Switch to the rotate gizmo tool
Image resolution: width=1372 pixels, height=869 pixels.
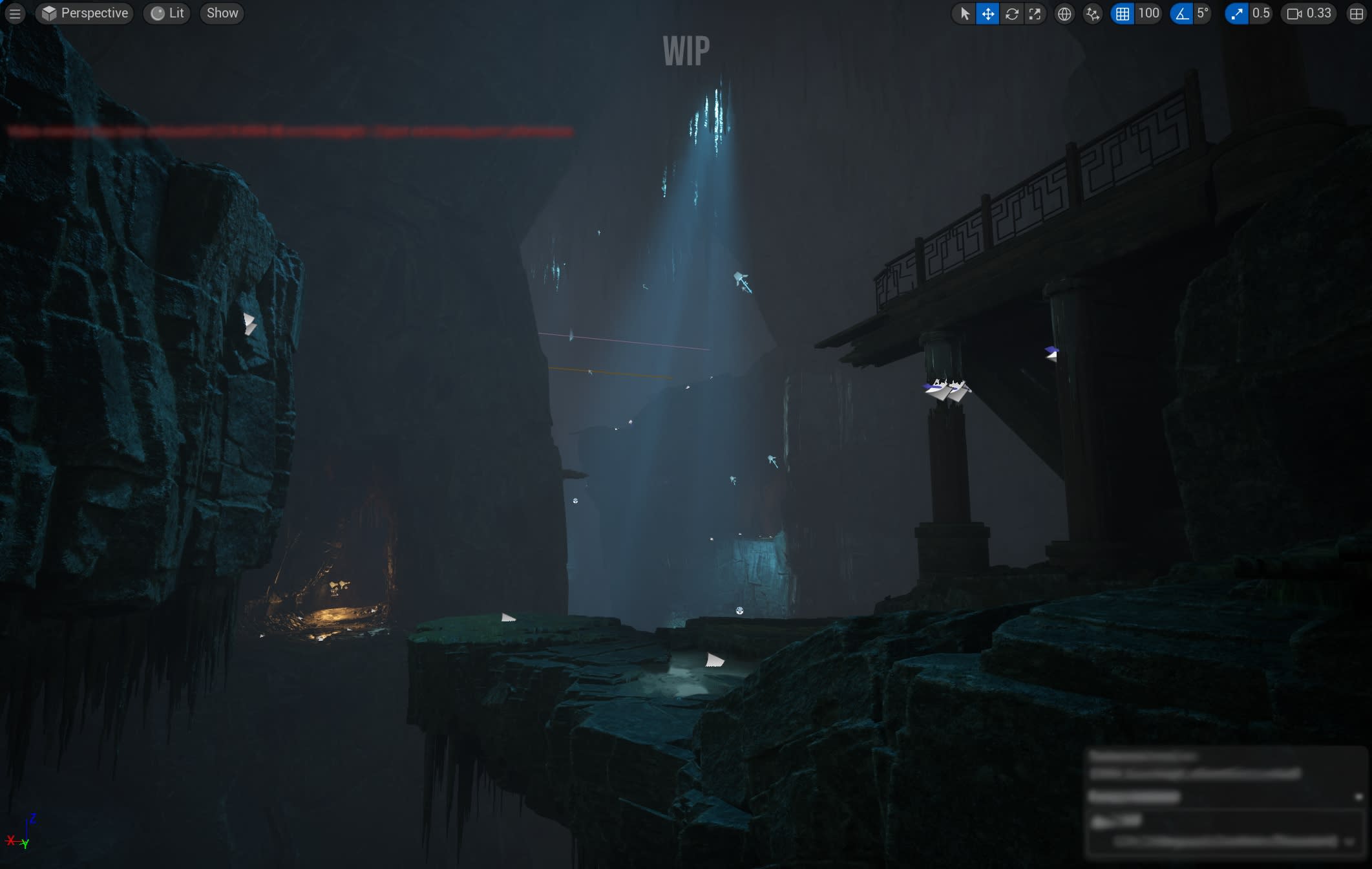click(x=1012, y=14)
